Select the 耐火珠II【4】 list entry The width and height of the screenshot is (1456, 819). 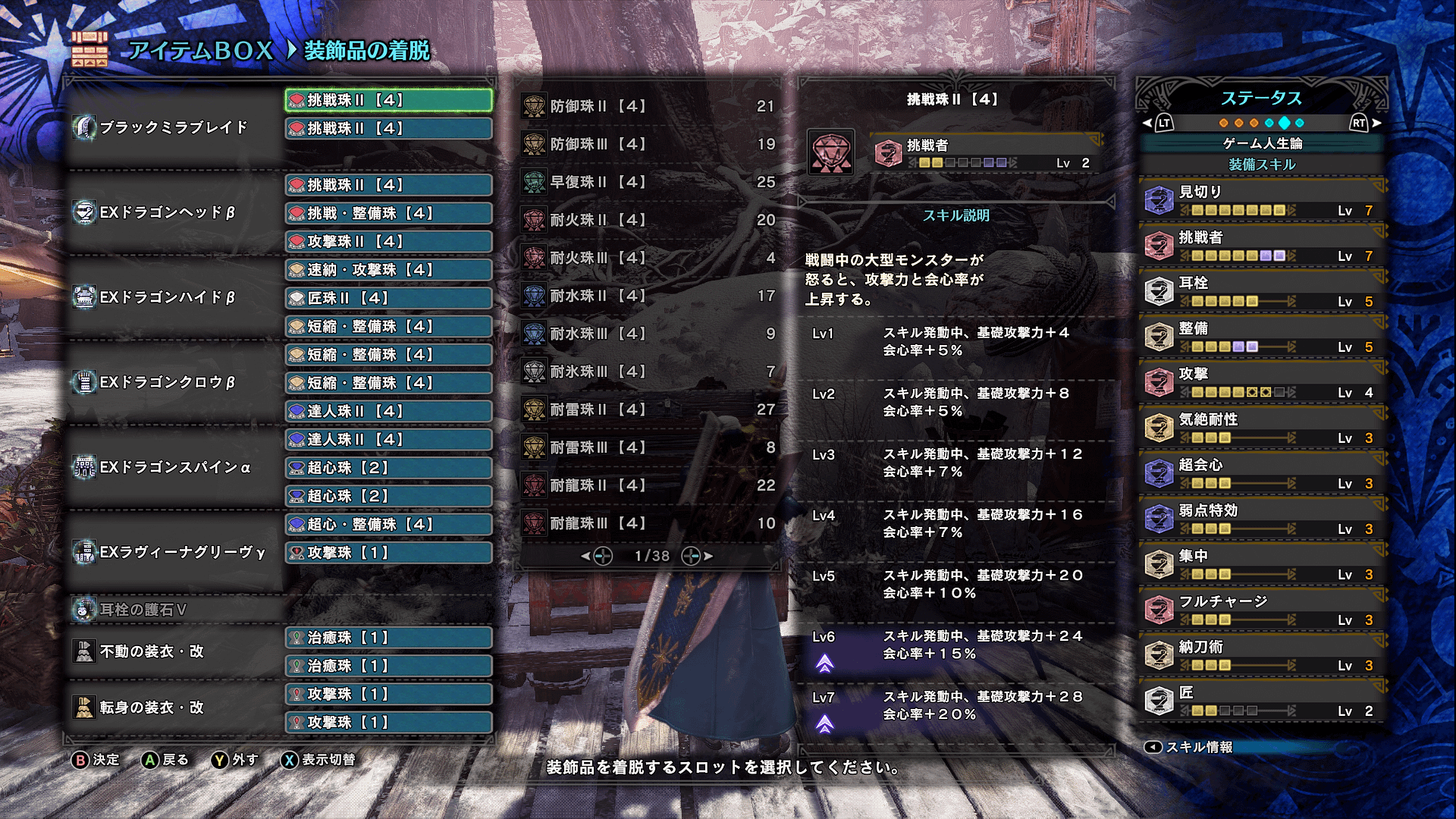point(649,220)
